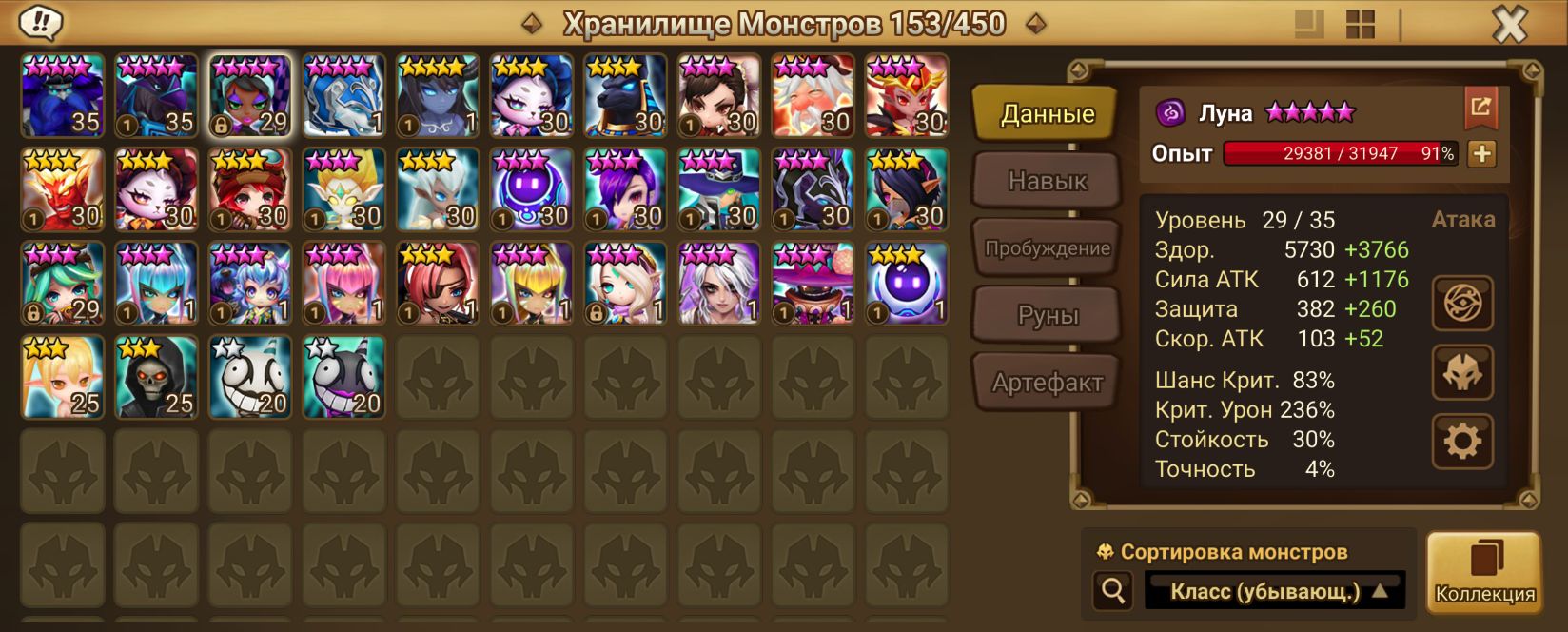Select the grim reaper skull monster

click(156, 377)
